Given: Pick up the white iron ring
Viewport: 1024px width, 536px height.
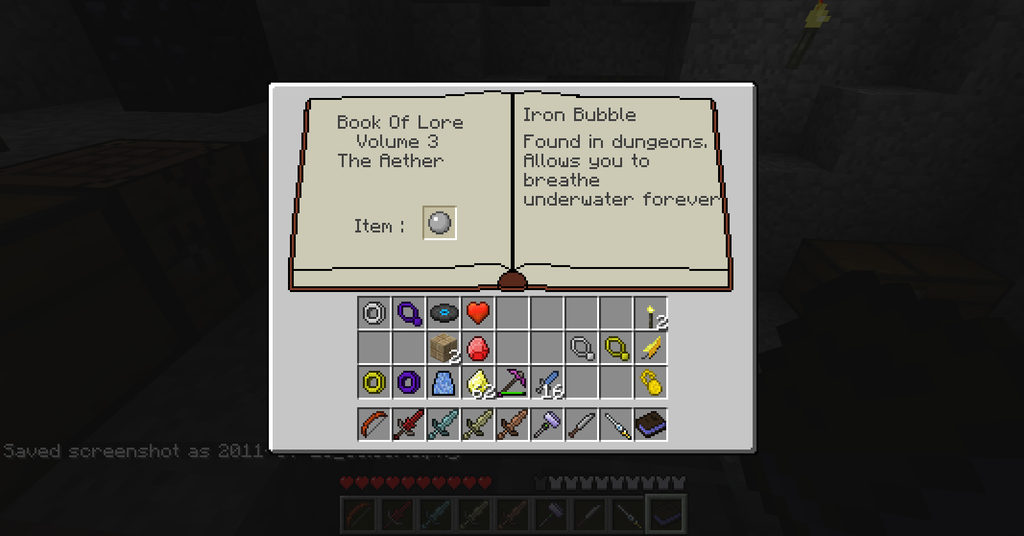Looking at the screenshot, I should point(374,313).
